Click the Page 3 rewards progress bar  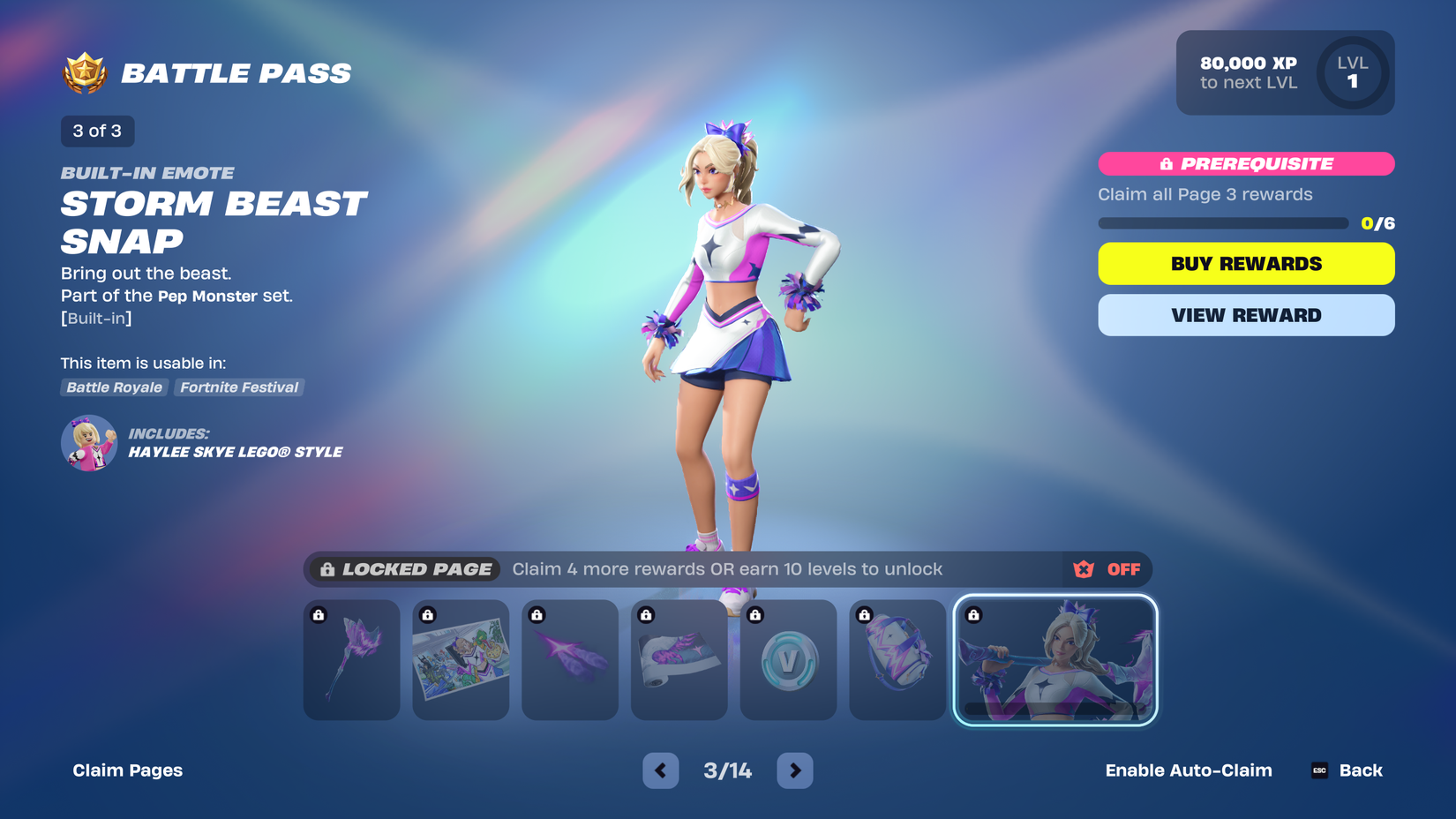coord(1222,223)
